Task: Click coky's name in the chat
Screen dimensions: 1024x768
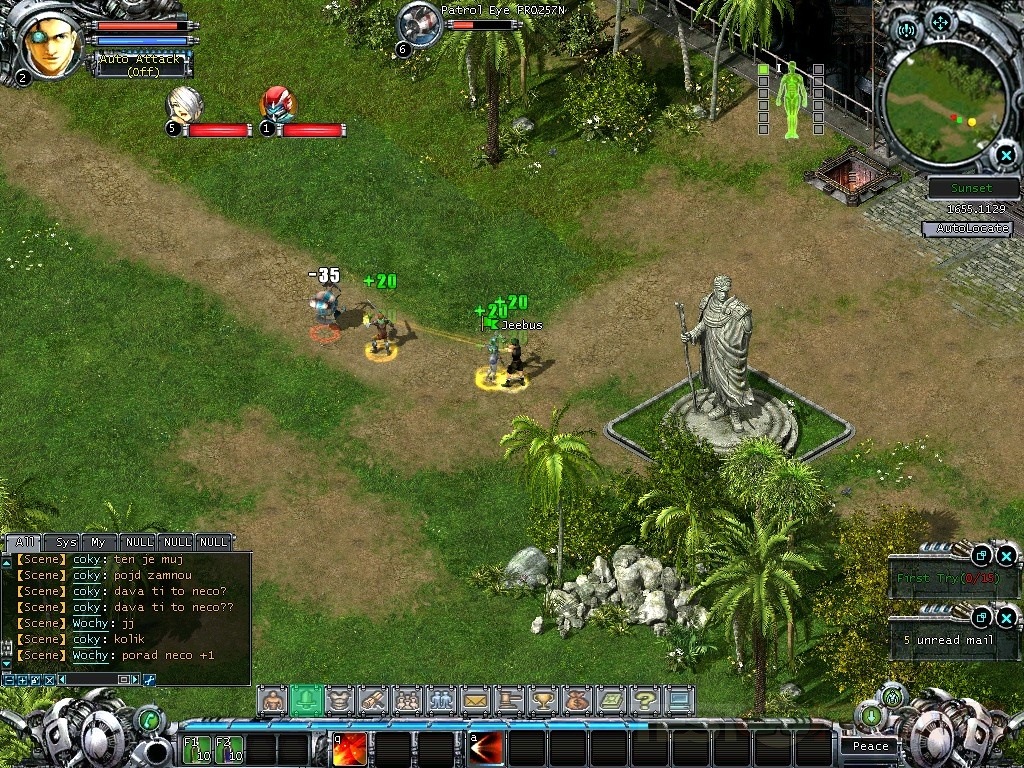Action: coord(86,560)
